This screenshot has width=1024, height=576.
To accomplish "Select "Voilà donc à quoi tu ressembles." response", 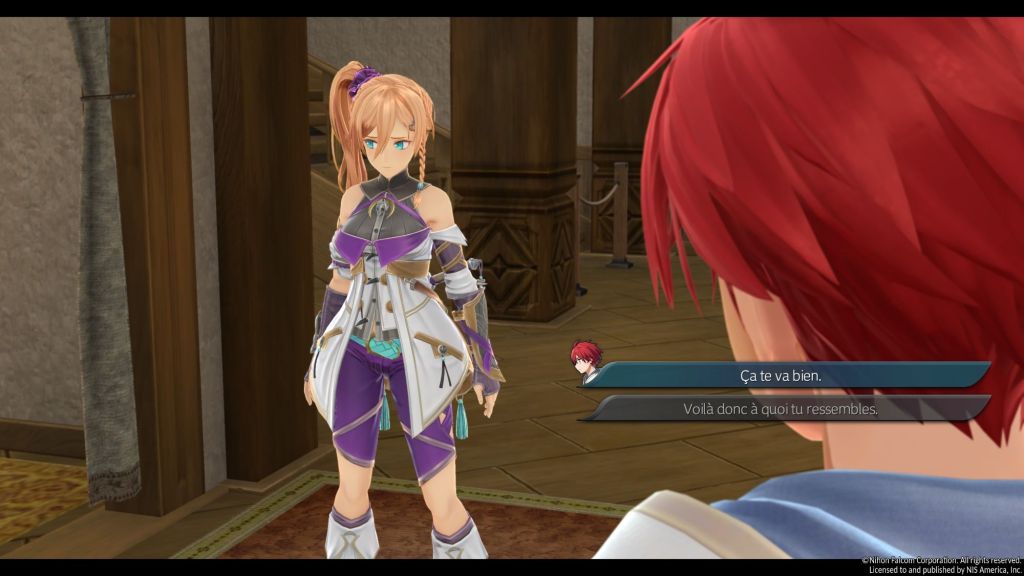I will [780, 408].
